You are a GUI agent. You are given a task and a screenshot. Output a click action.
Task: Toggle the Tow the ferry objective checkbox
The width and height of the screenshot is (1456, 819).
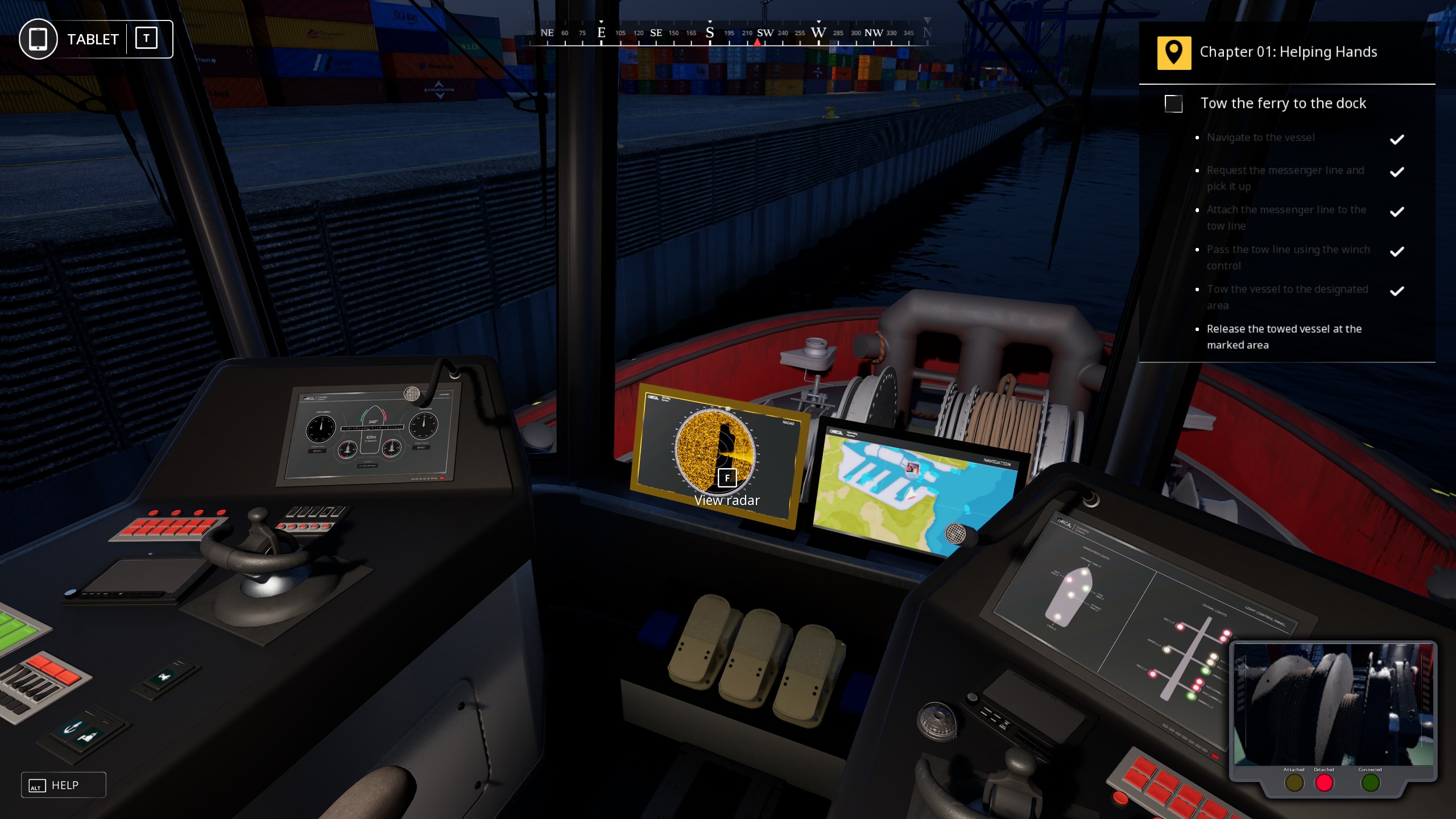1174,105
